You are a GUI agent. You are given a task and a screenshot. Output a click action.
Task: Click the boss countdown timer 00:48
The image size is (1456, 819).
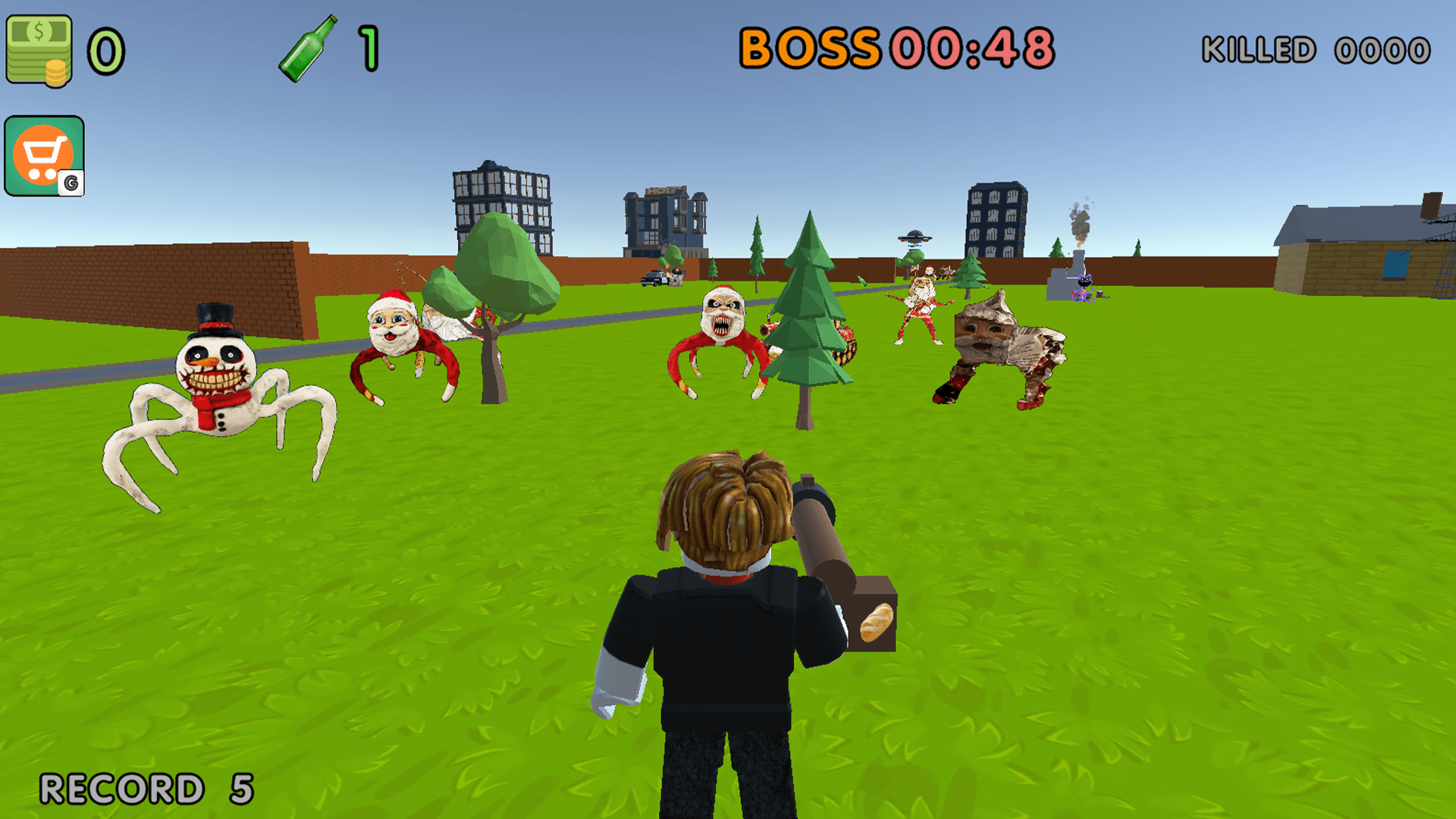coord(971,47)
